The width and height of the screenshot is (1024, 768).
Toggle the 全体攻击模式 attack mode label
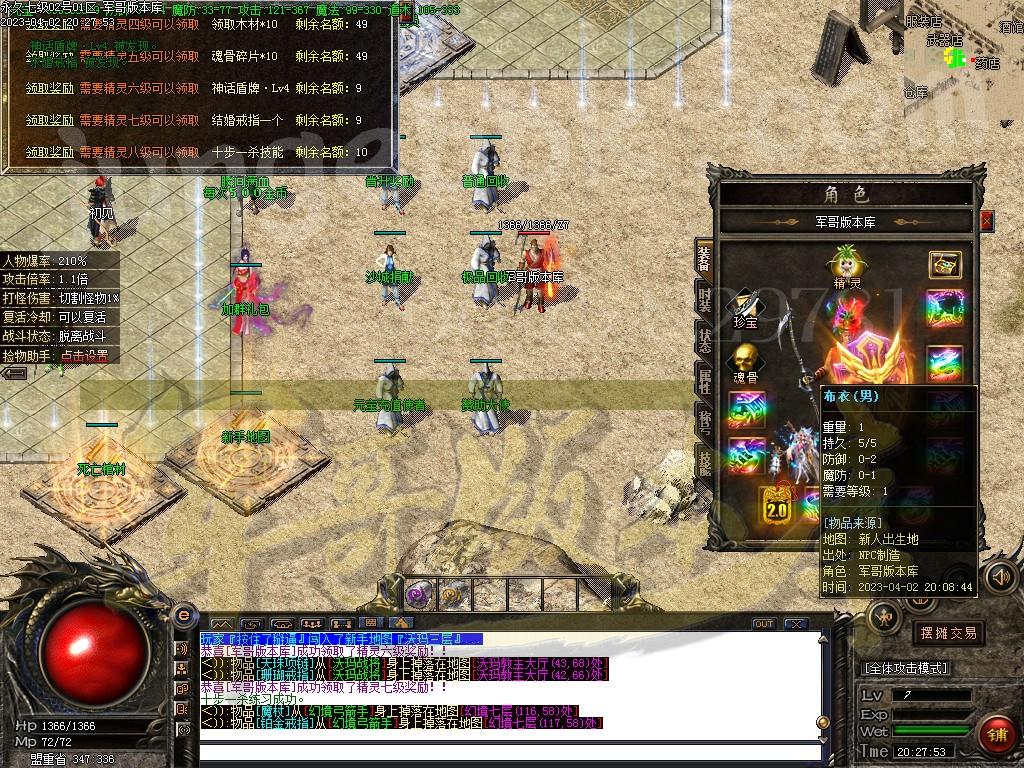click(906, 667)
